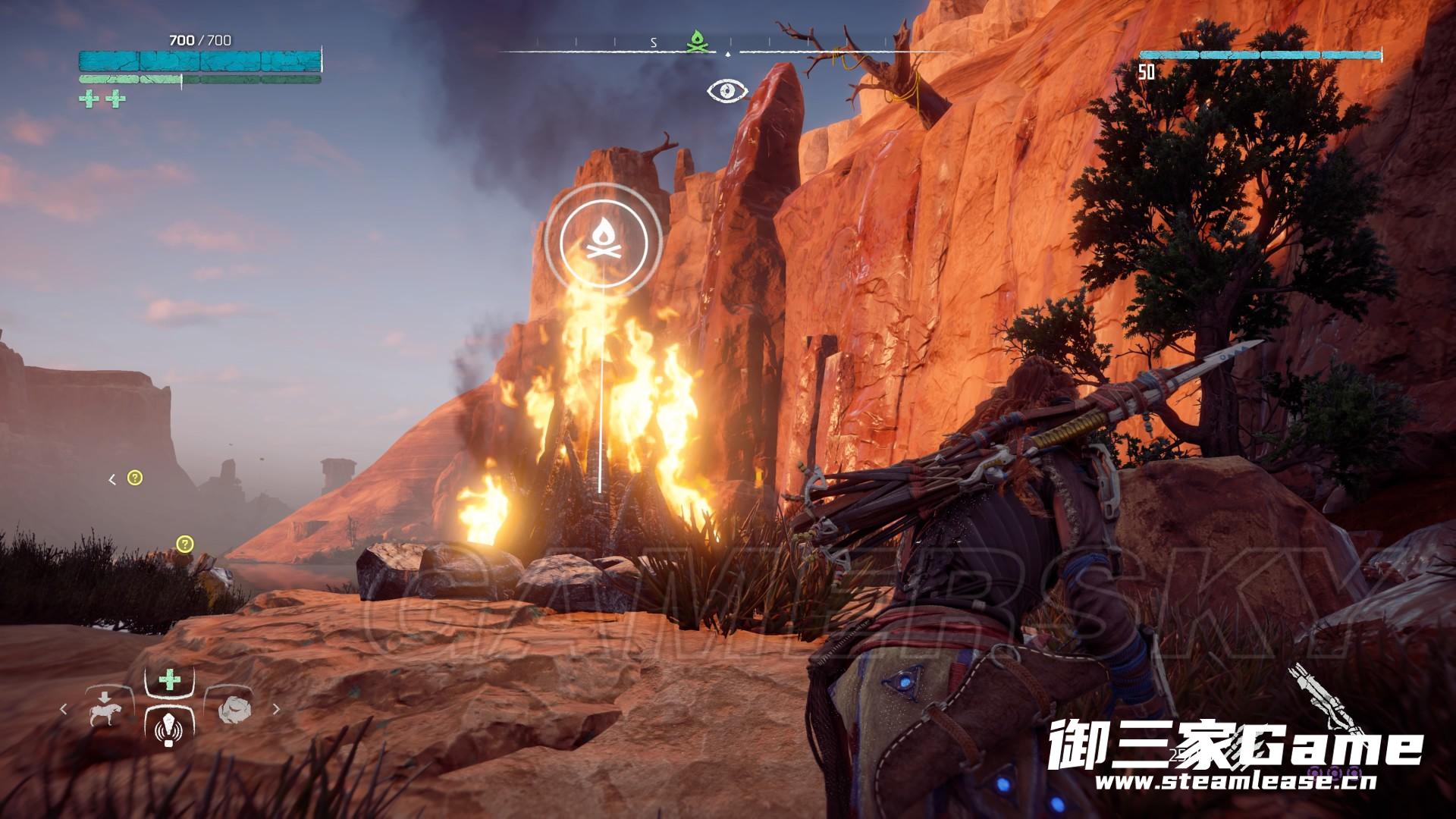Cycle tool selection with the left arrow
The width and height of the screenshot is (1456, 819).
click(64, 709)
